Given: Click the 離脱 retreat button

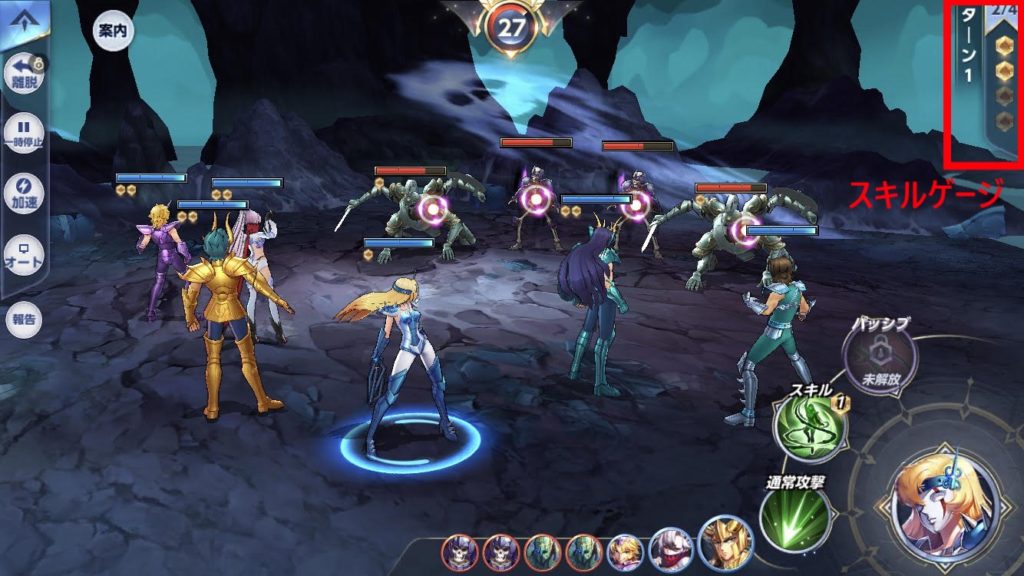Looking at the screenshot, I should click(x=24, y=74).
